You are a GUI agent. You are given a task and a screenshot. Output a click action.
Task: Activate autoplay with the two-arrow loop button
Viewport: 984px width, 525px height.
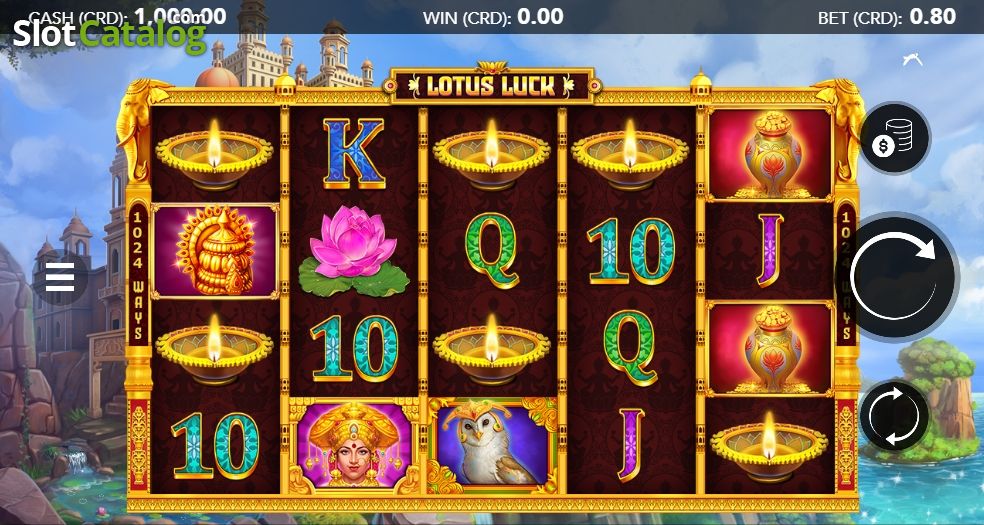click(894, 414)
